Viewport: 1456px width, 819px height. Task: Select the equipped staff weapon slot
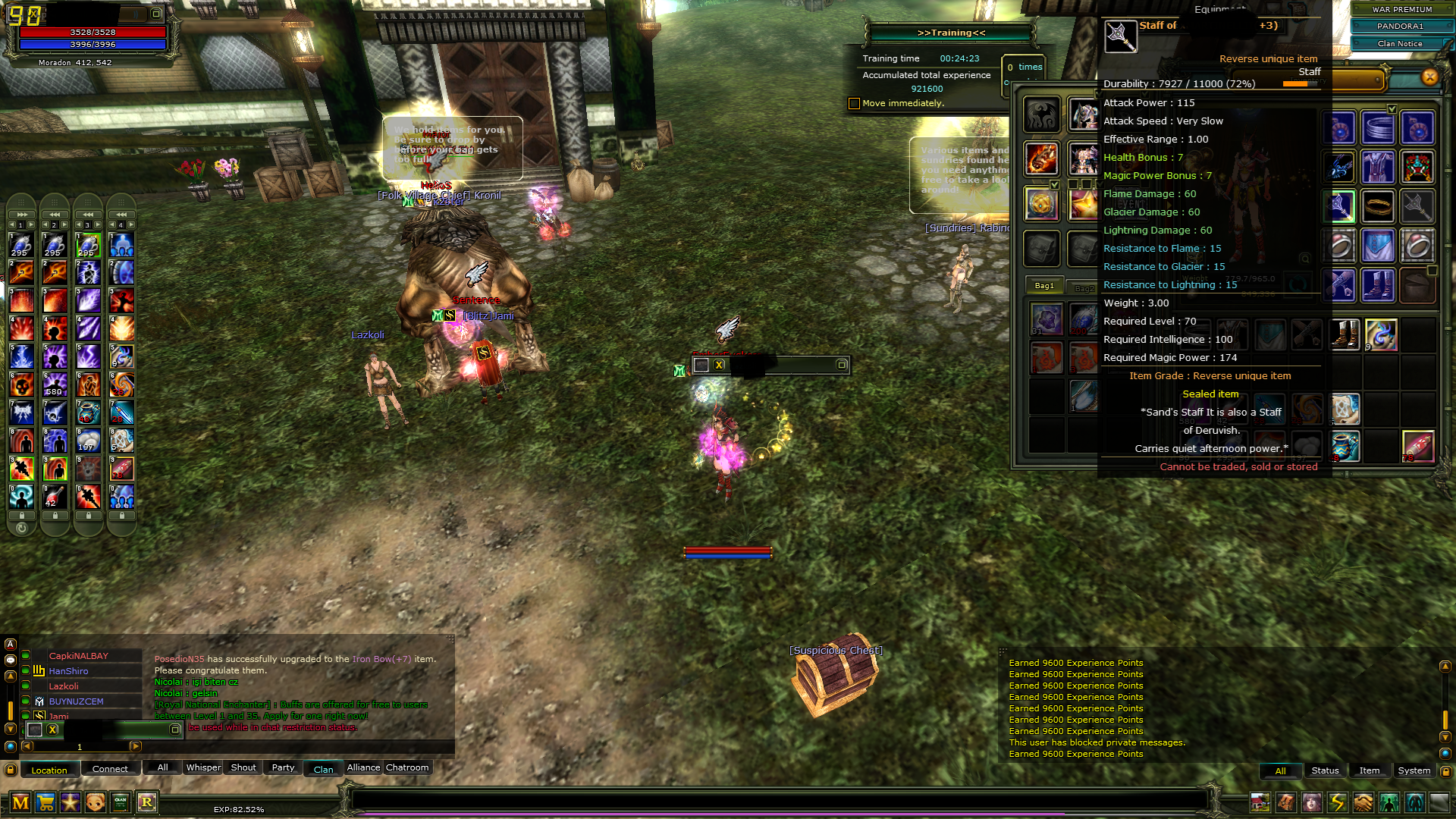1339,206
